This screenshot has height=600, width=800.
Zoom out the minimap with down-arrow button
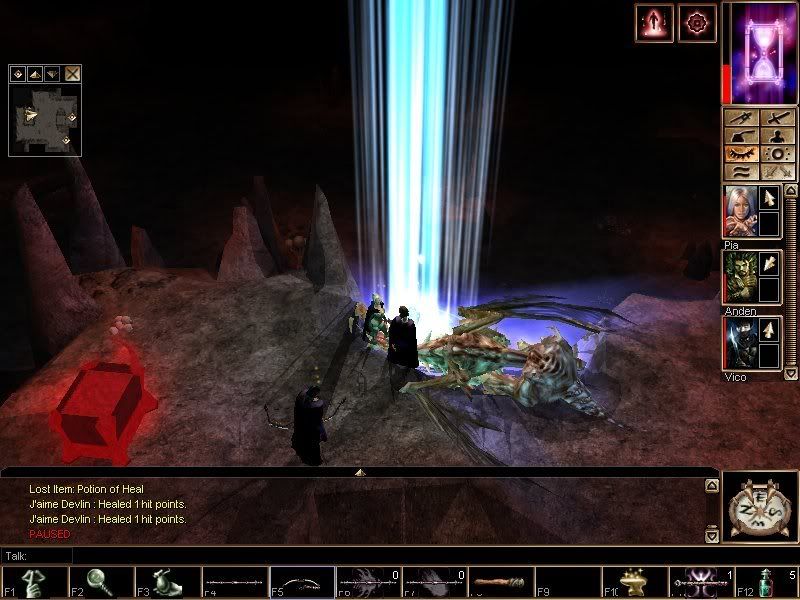pyautogui.click(x=52, y=73)
